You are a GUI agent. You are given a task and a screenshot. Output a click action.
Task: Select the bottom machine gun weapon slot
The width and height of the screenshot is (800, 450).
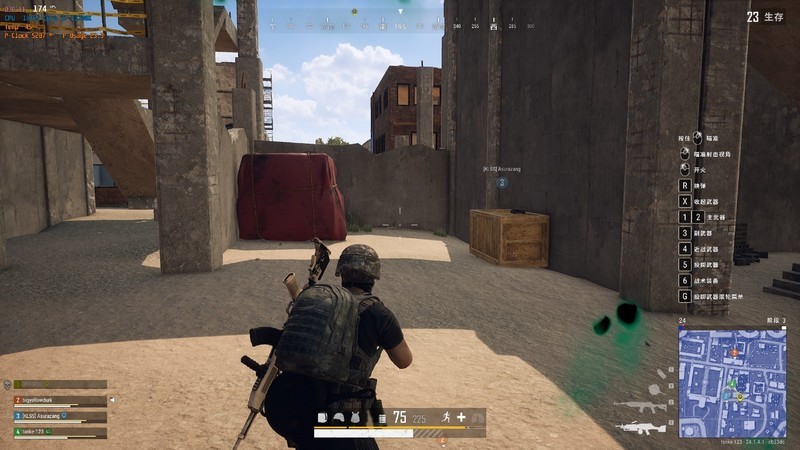(x=638, y=428)
